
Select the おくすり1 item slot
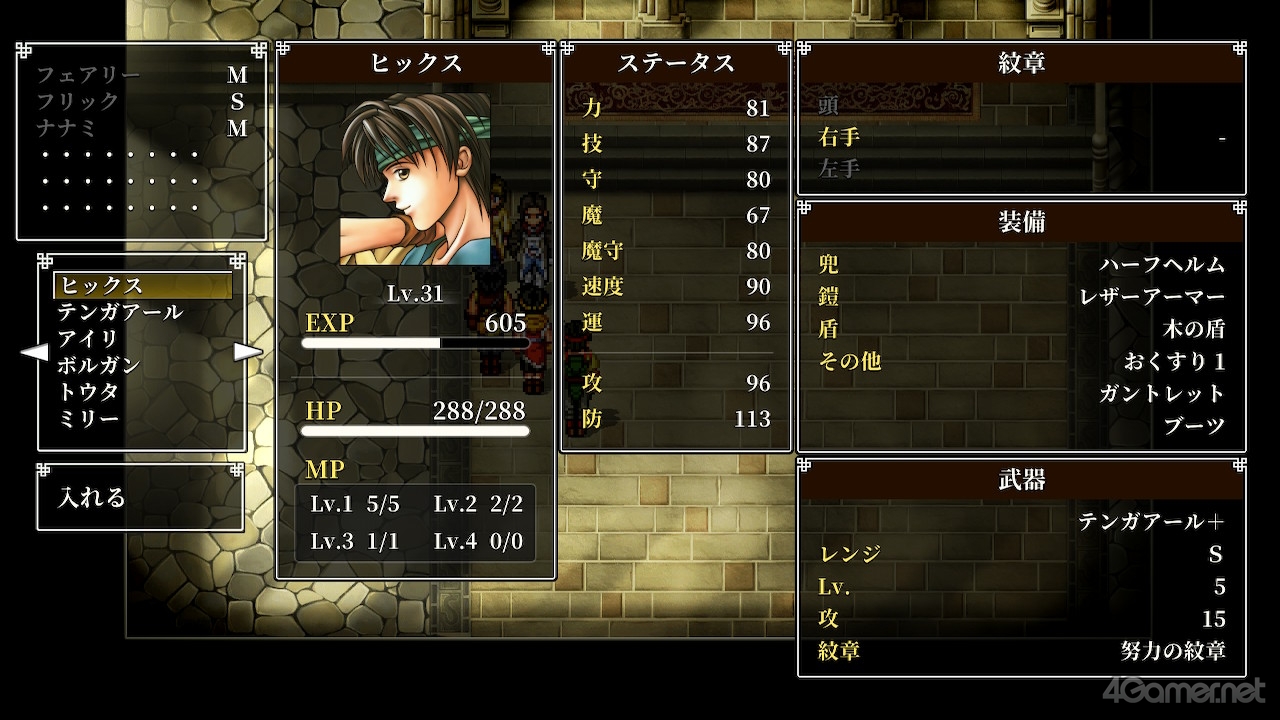[x=1174, y=361]
